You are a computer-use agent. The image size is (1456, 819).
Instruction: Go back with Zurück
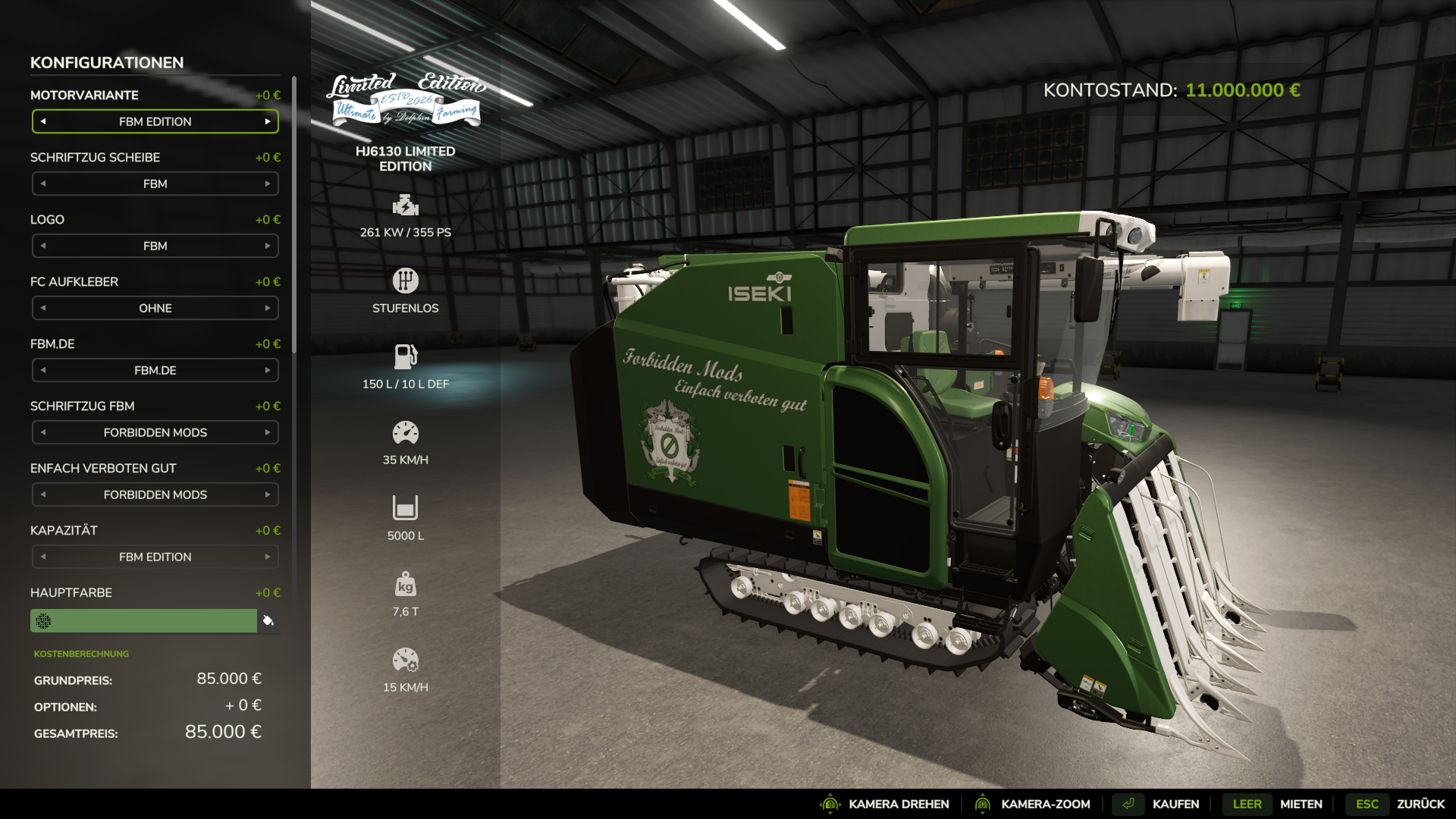point(1420,804)
